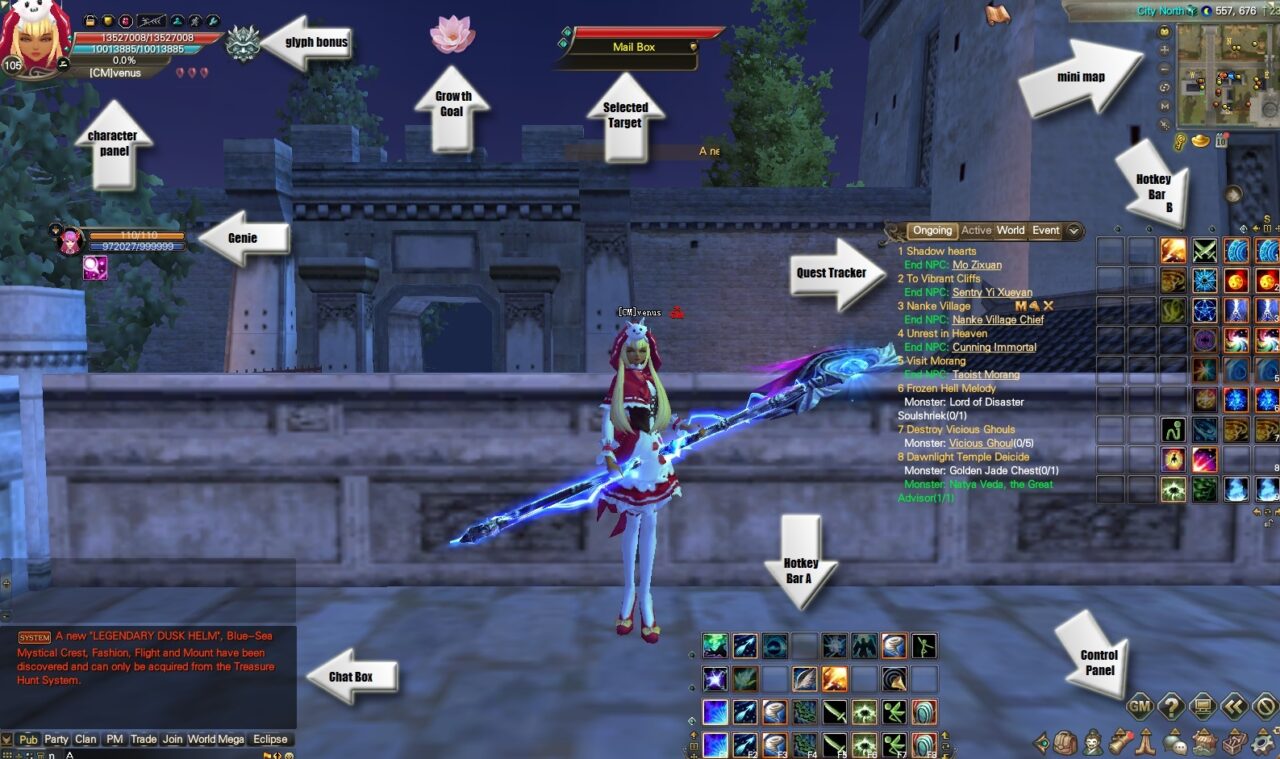Expand the quest tracker chevron arrow
1280x759 pixels.
(x=1073, y=231)
